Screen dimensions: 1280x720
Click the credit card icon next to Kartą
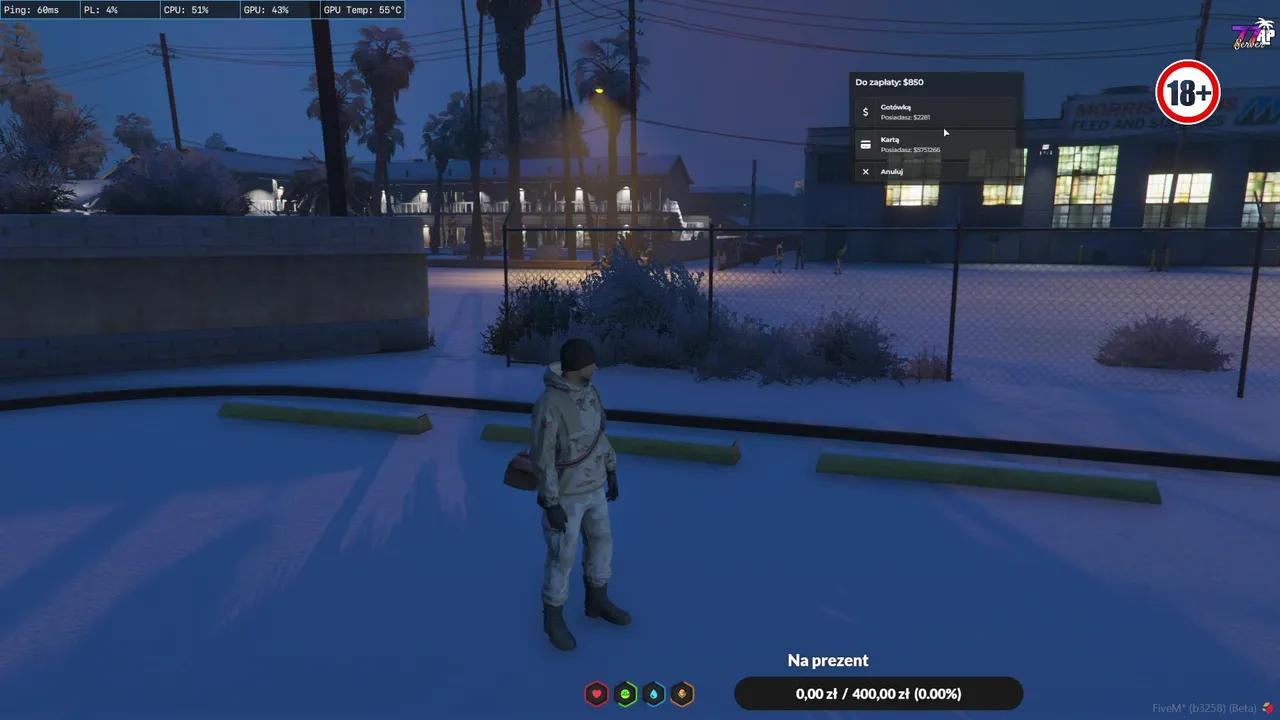click(x=865, y=144)
